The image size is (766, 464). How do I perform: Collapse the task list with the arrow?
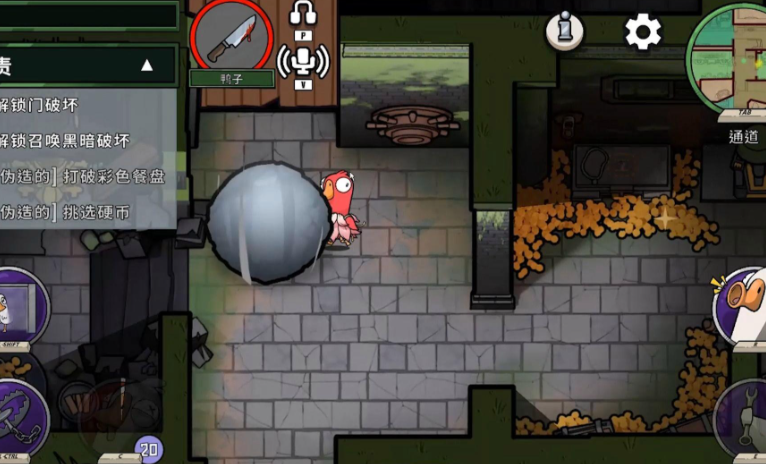coord(147,66)
